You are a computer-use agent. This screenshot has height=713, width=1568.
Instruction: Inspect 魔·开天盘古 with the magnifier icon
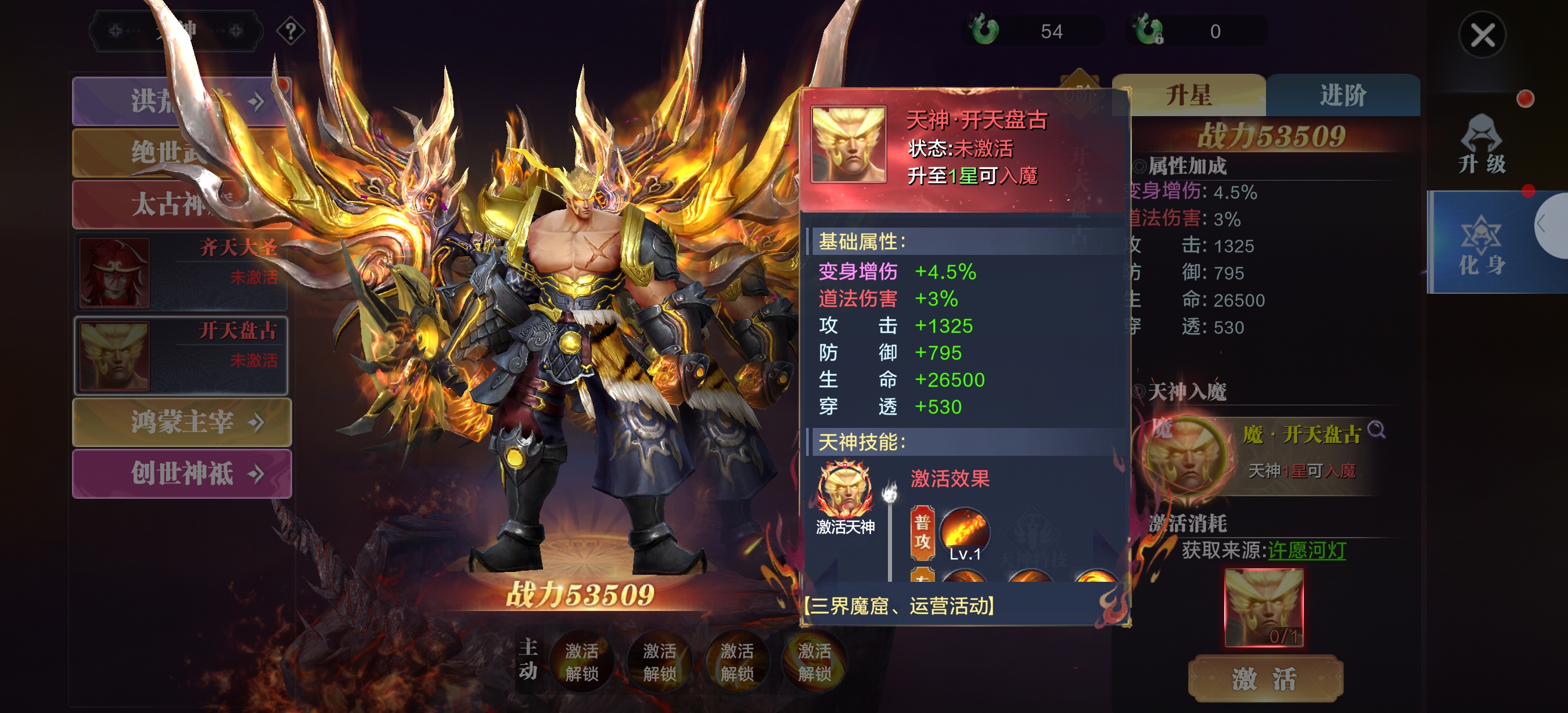coord(1376,431)
